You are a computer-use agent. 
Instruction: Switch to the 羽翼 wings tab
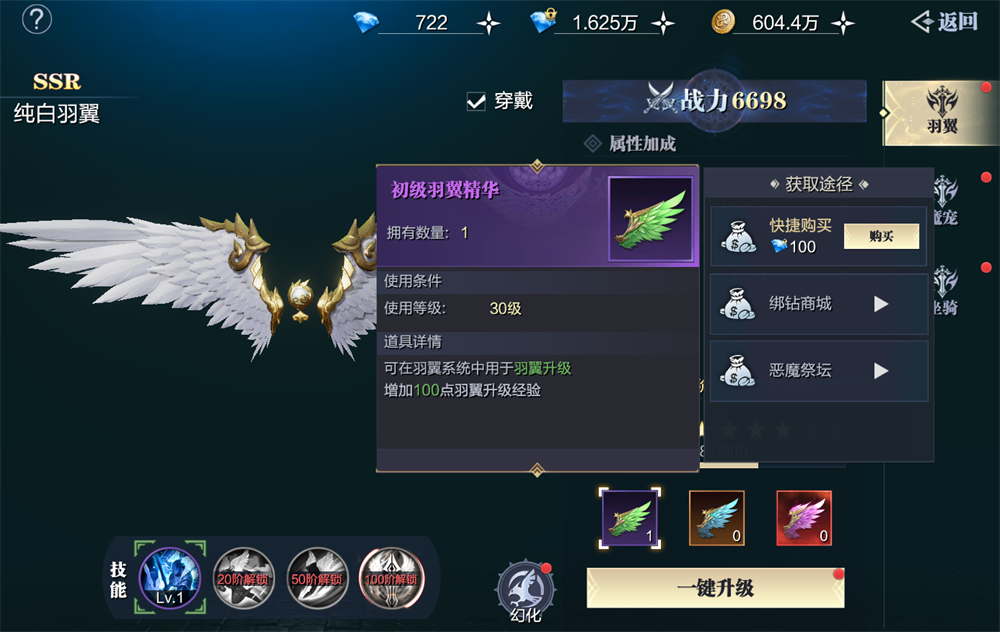pyautogui.click(x=941, y=113)
